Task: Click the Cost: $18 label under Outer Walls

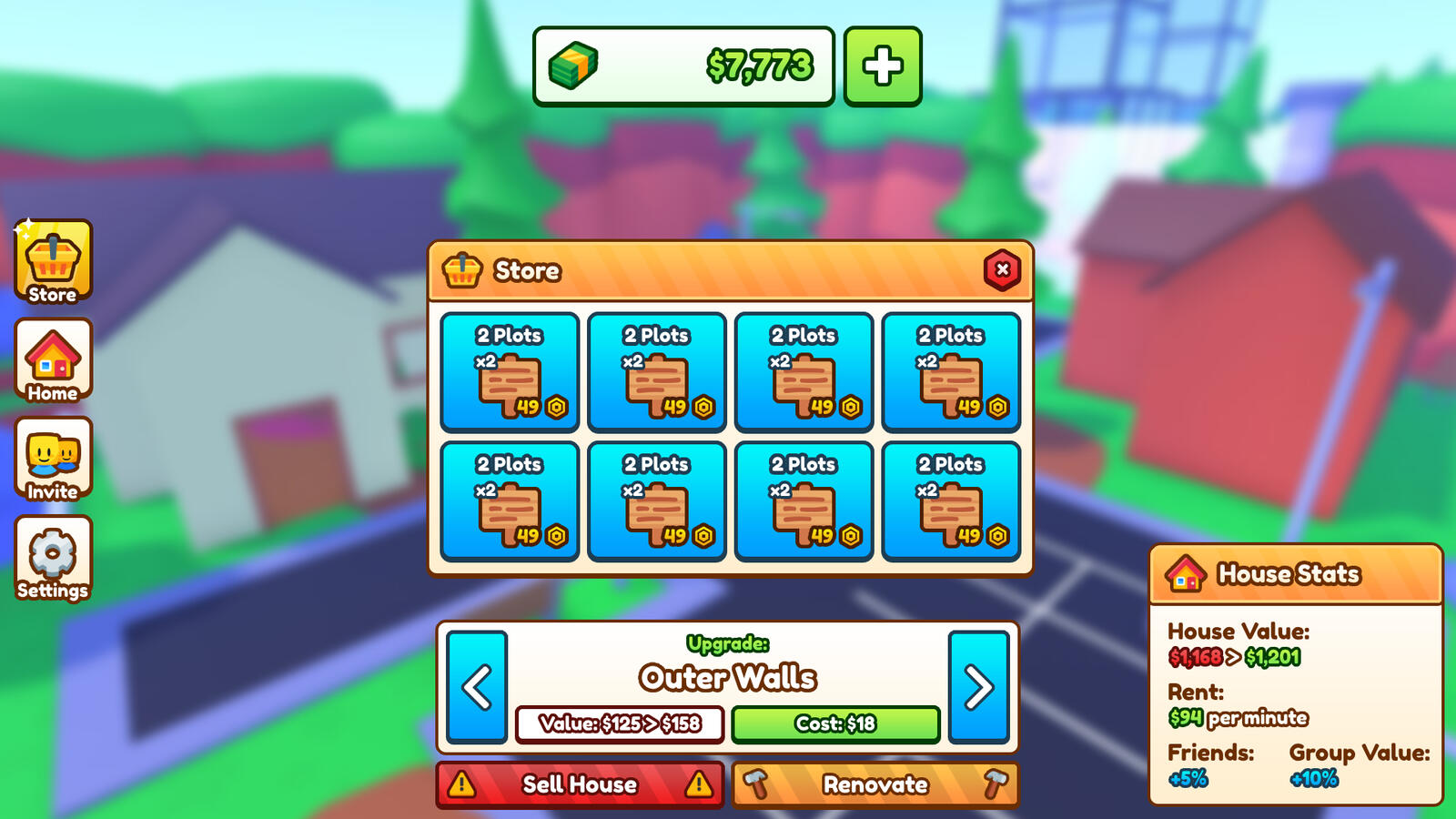Action: point(834,725)
